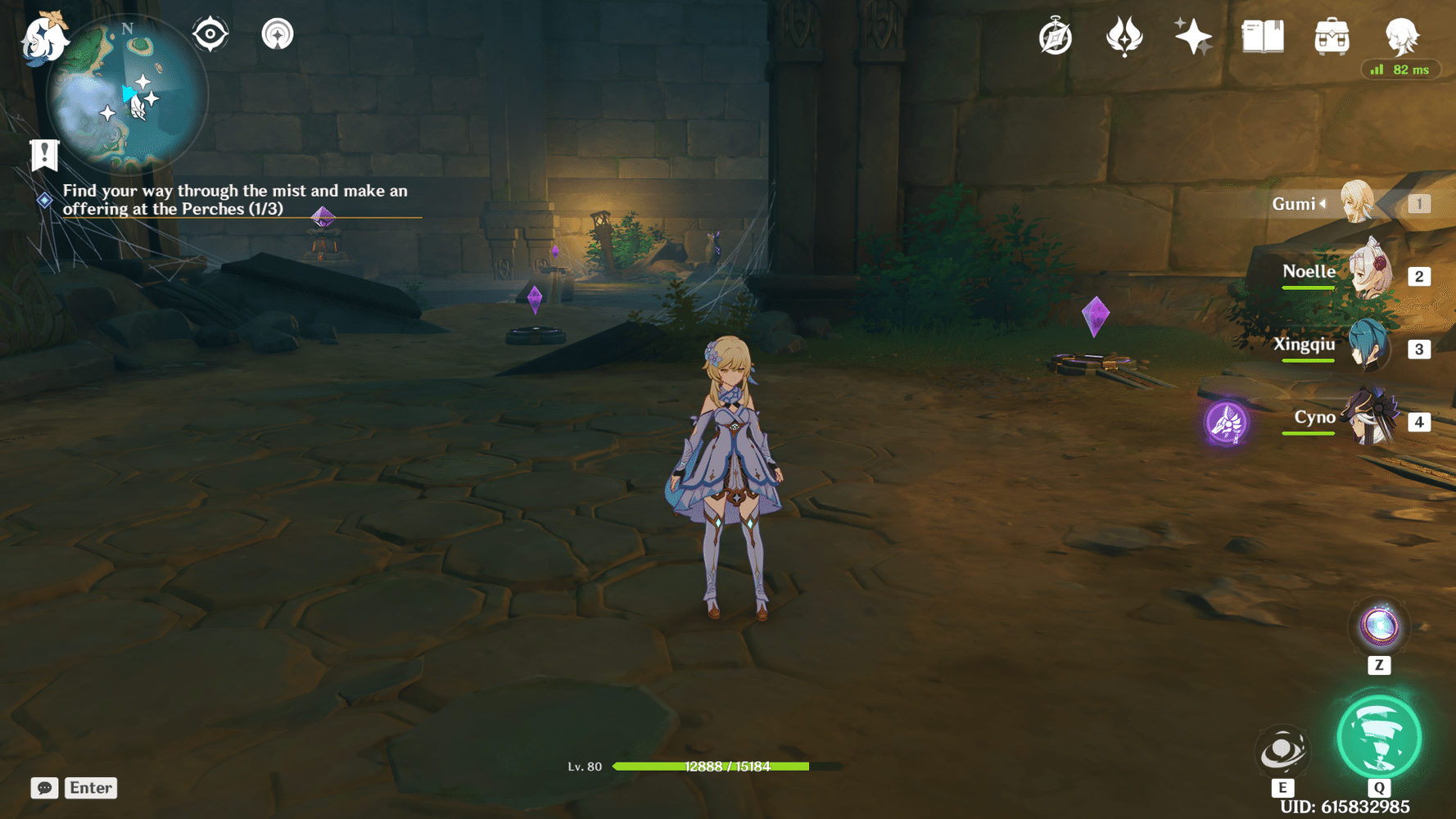Activate Elemental Sight with the eye icon
The image size is (1456, 819).
pyautogui.click(x=210, y=34)
